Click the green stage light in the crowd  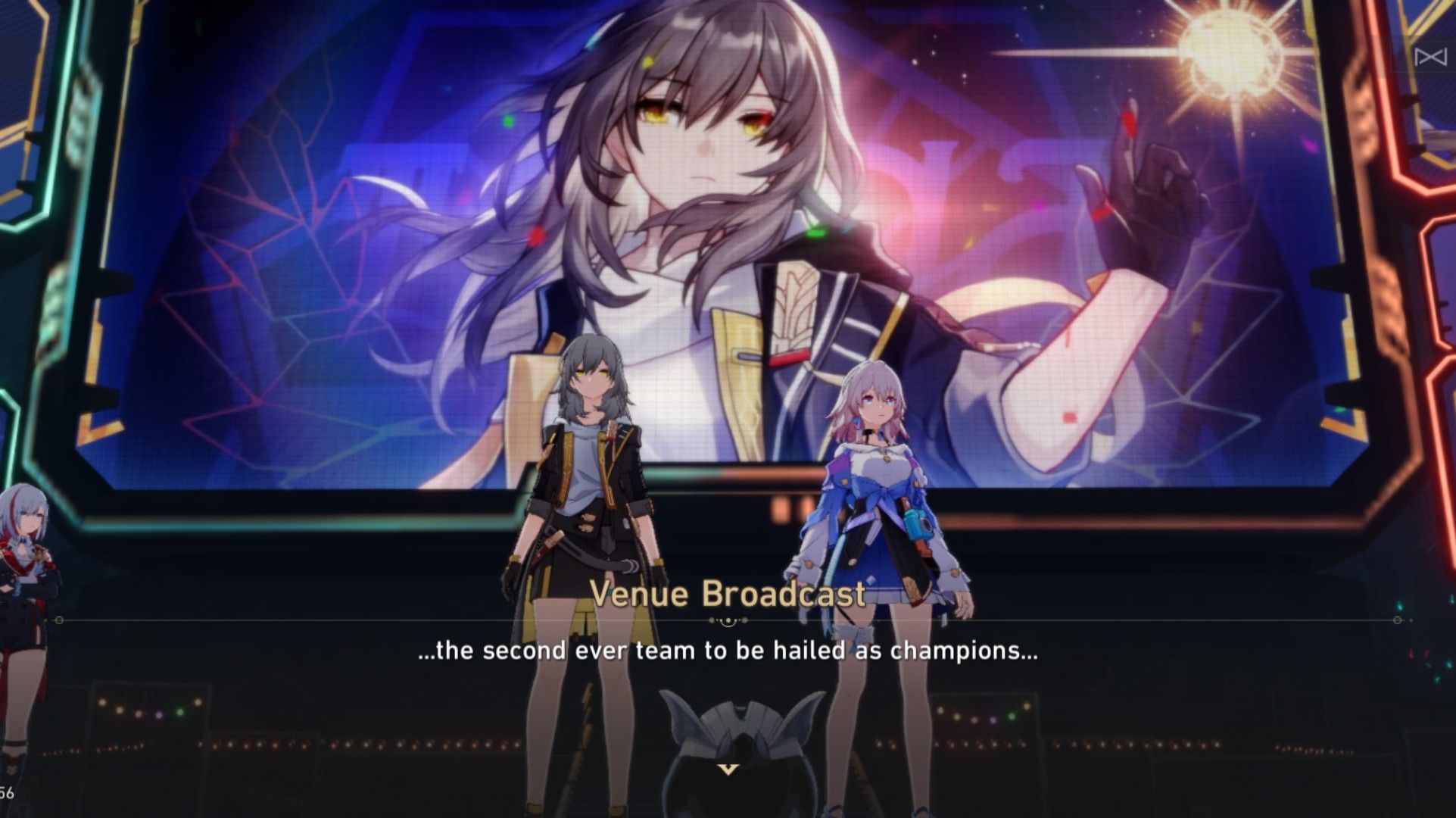[x=180, y=713]
